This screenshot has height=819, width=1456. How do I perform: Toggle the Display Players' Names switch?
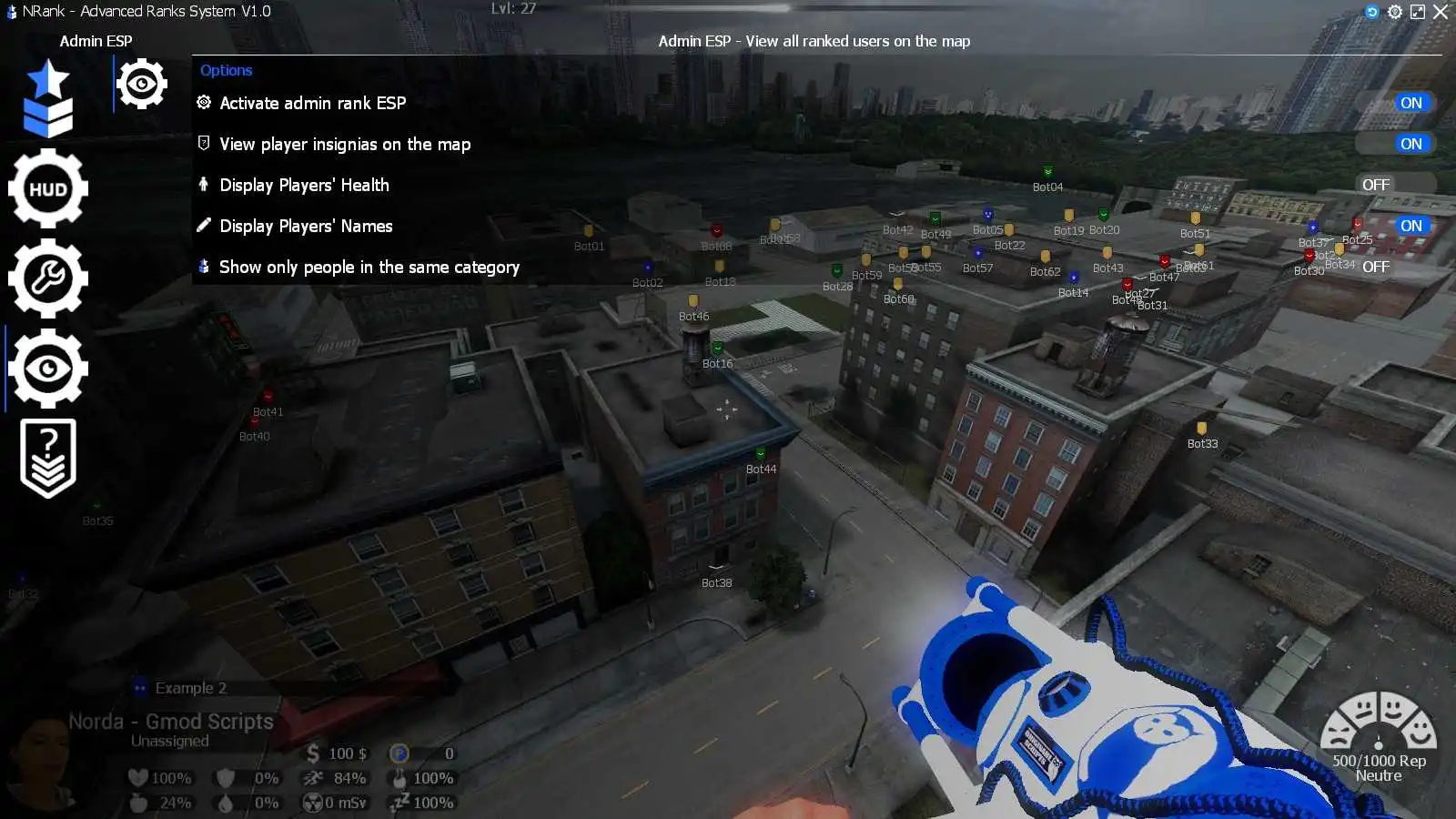point(1397,226)
